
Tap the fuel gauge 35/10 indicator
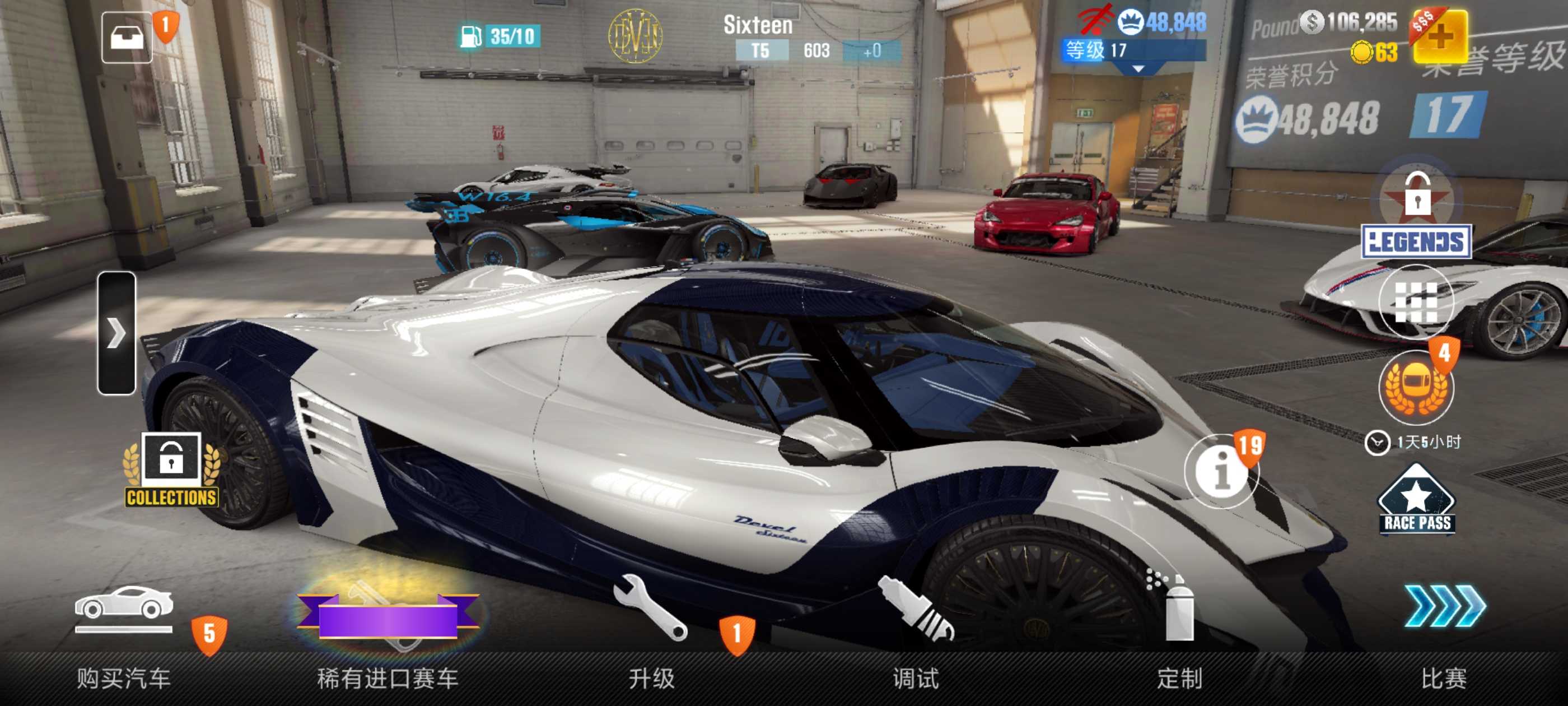(499, 36)
